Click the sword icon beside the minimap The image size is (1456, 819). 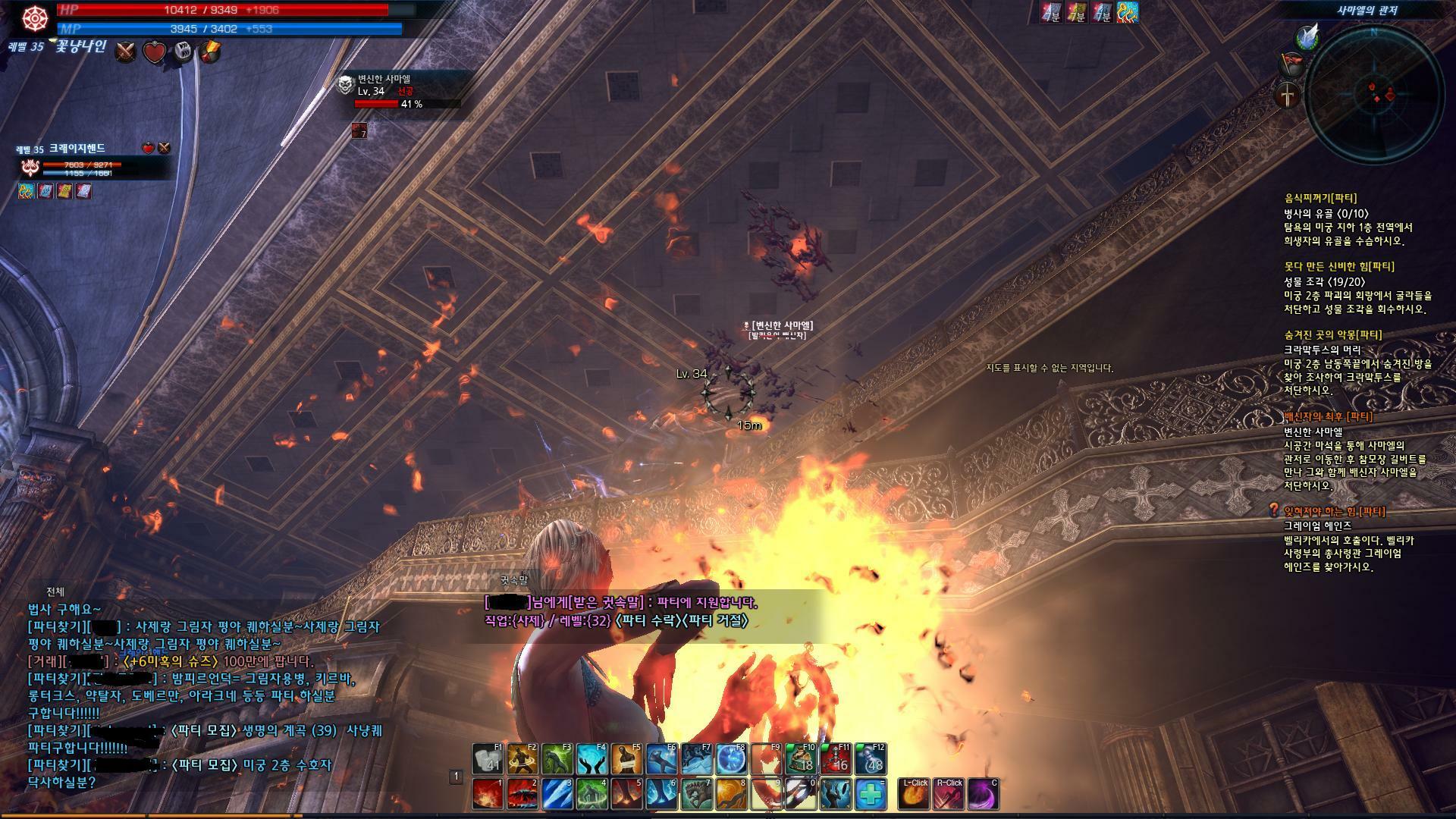(1288, 96)
